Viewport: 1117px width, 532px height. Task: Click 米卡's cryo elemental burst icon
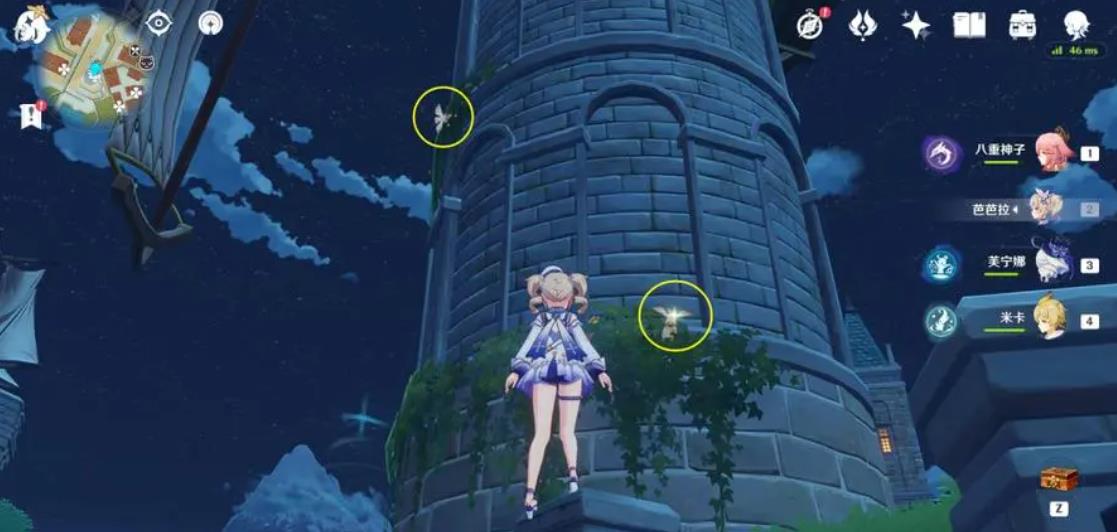(941, 322)
